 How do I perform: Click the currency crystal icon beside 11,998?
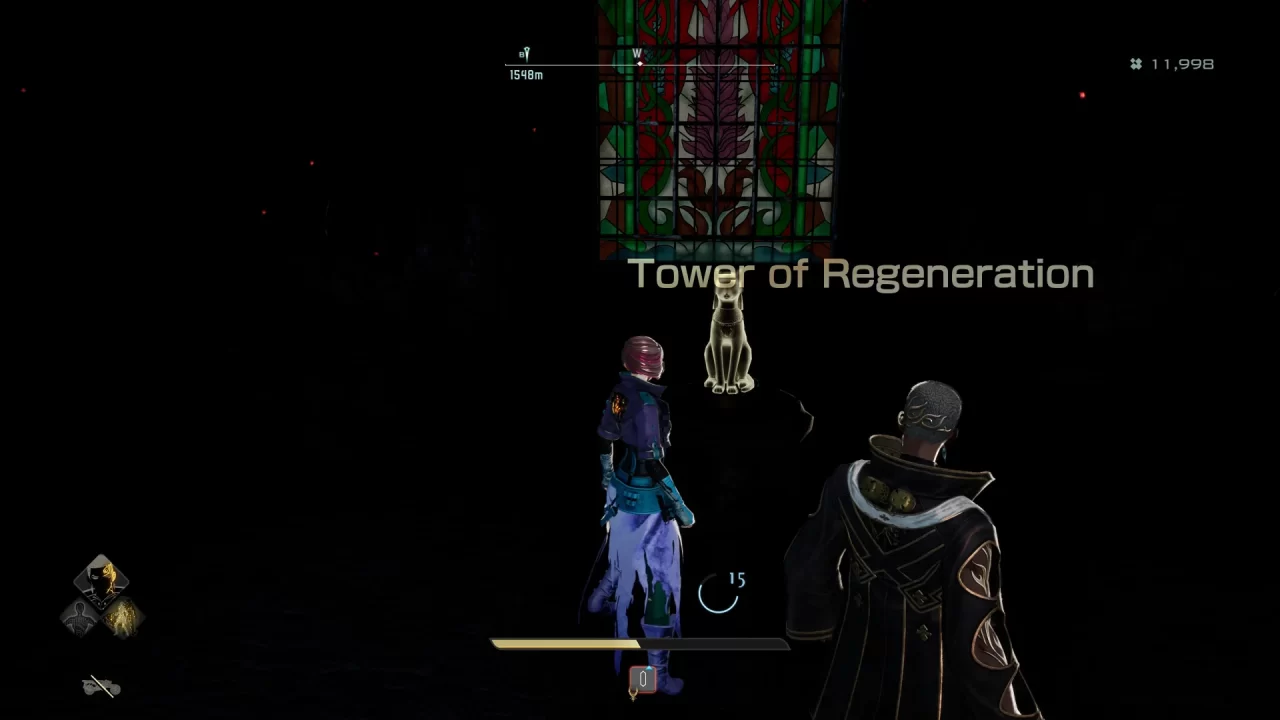[1134, 64]
